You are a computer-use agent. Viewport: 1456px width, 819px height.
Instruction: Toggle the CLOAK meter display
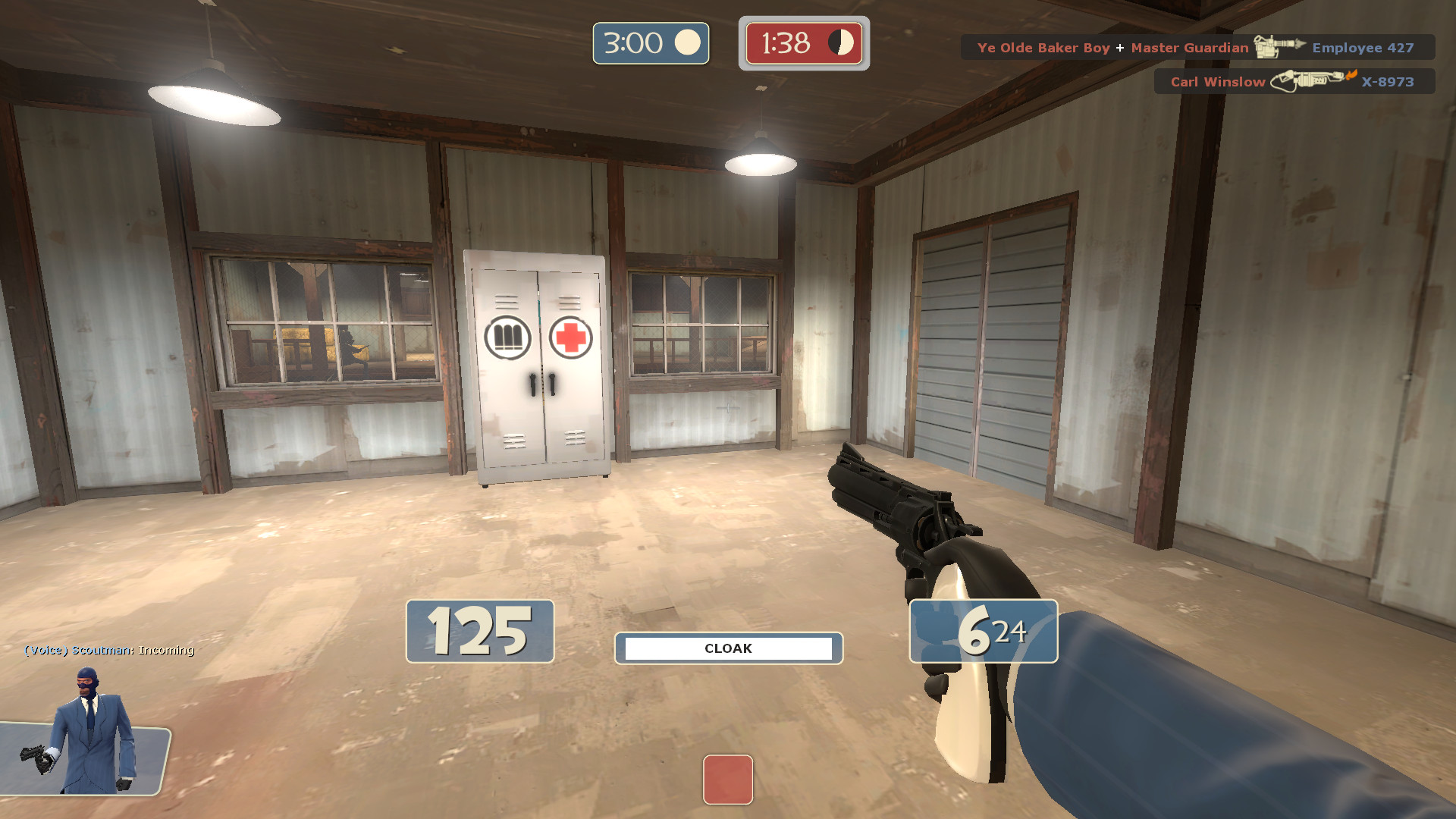click(727, 648)
